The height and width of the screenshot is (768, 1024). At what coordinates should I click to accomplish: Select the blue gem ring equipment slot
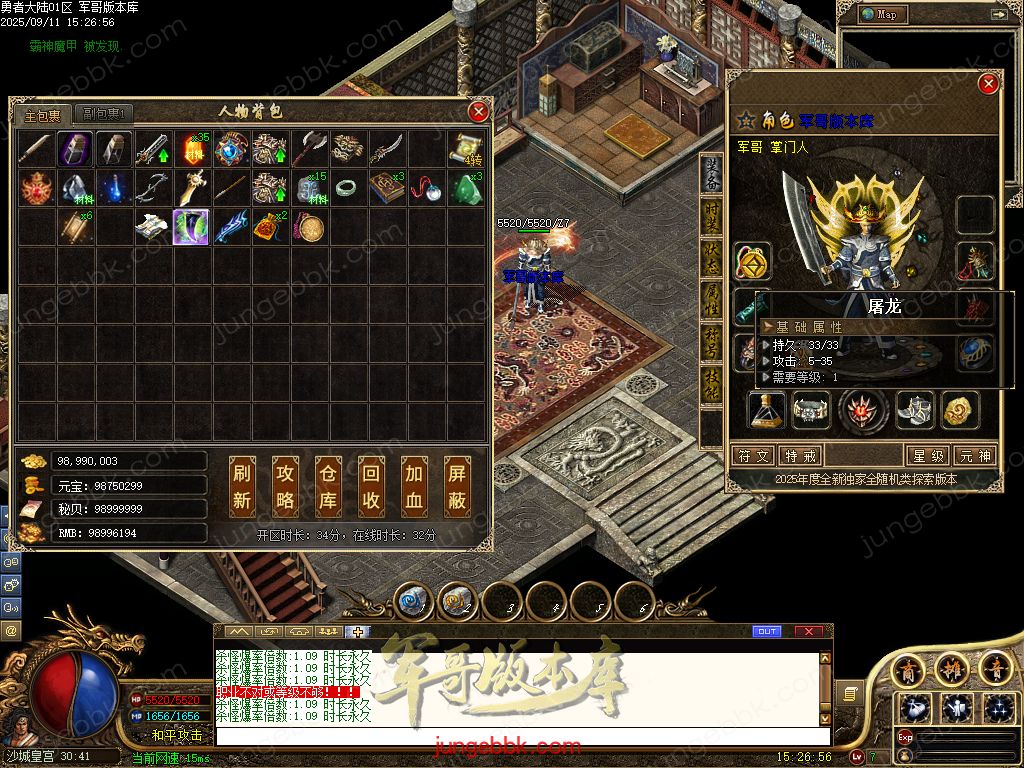(x=975, y=352)
